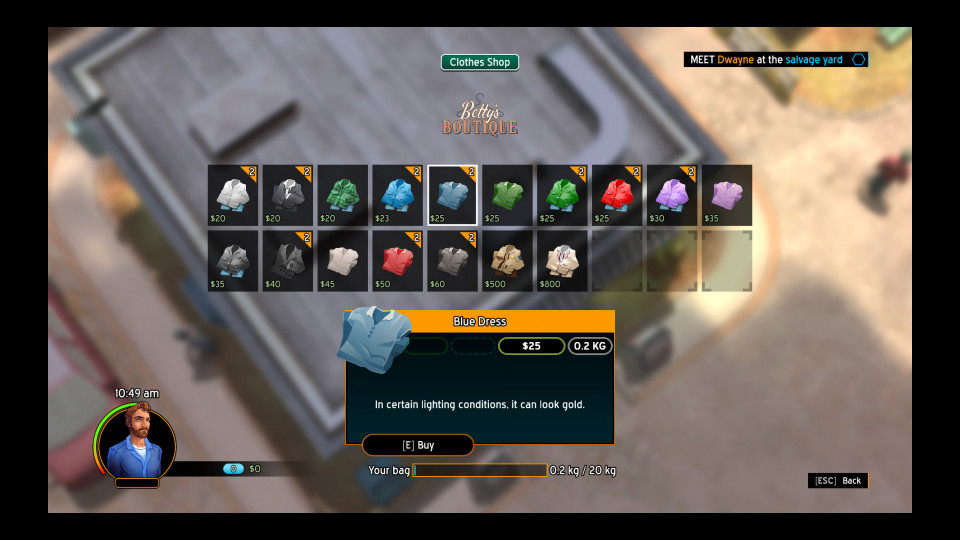
Task: Select the $800 beige suit
Action: [x=562, y=261]
